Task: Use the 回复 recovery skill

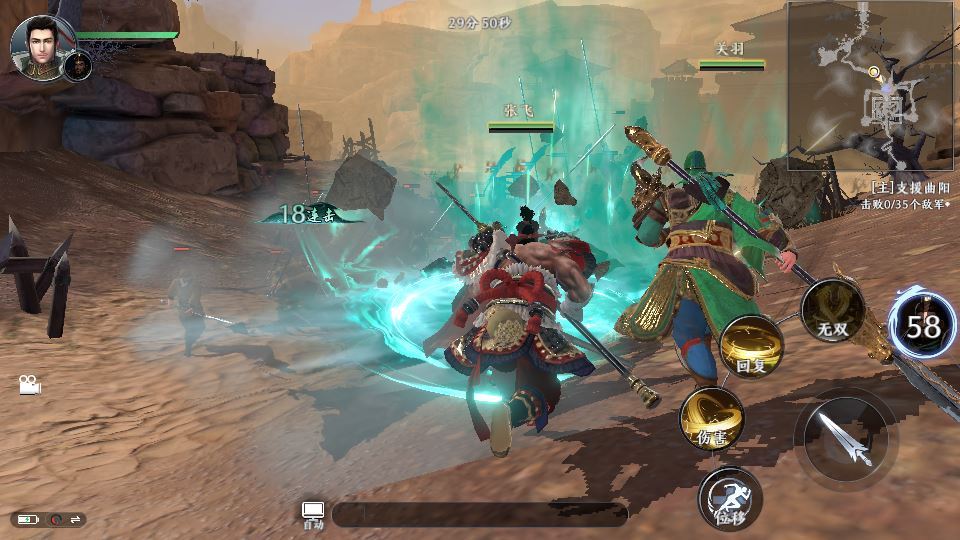Action: (x=751, y=347)
